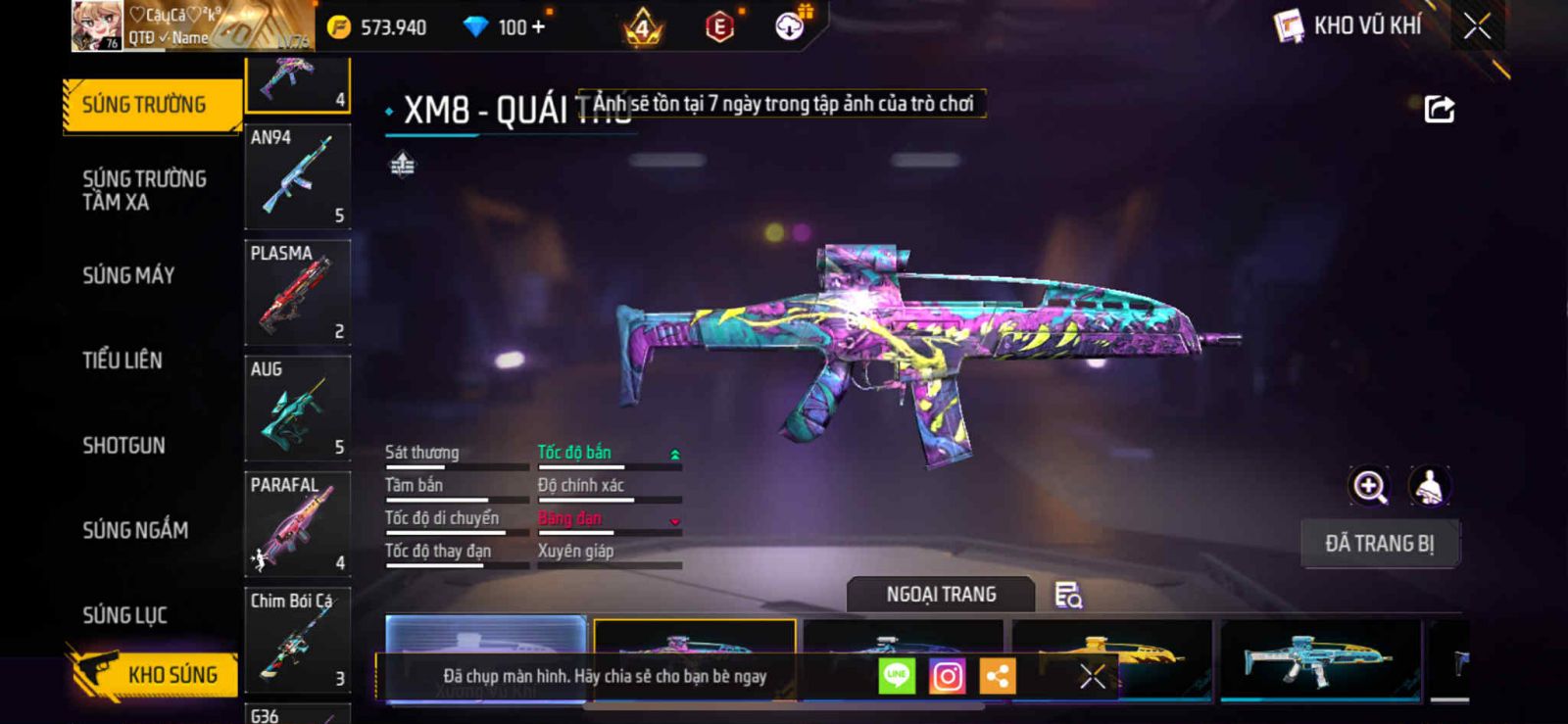Select the PARAFAL weapon thumbnail
Image resolution: width=1568 pixels, height=724 pixels.
coord(297,523)
